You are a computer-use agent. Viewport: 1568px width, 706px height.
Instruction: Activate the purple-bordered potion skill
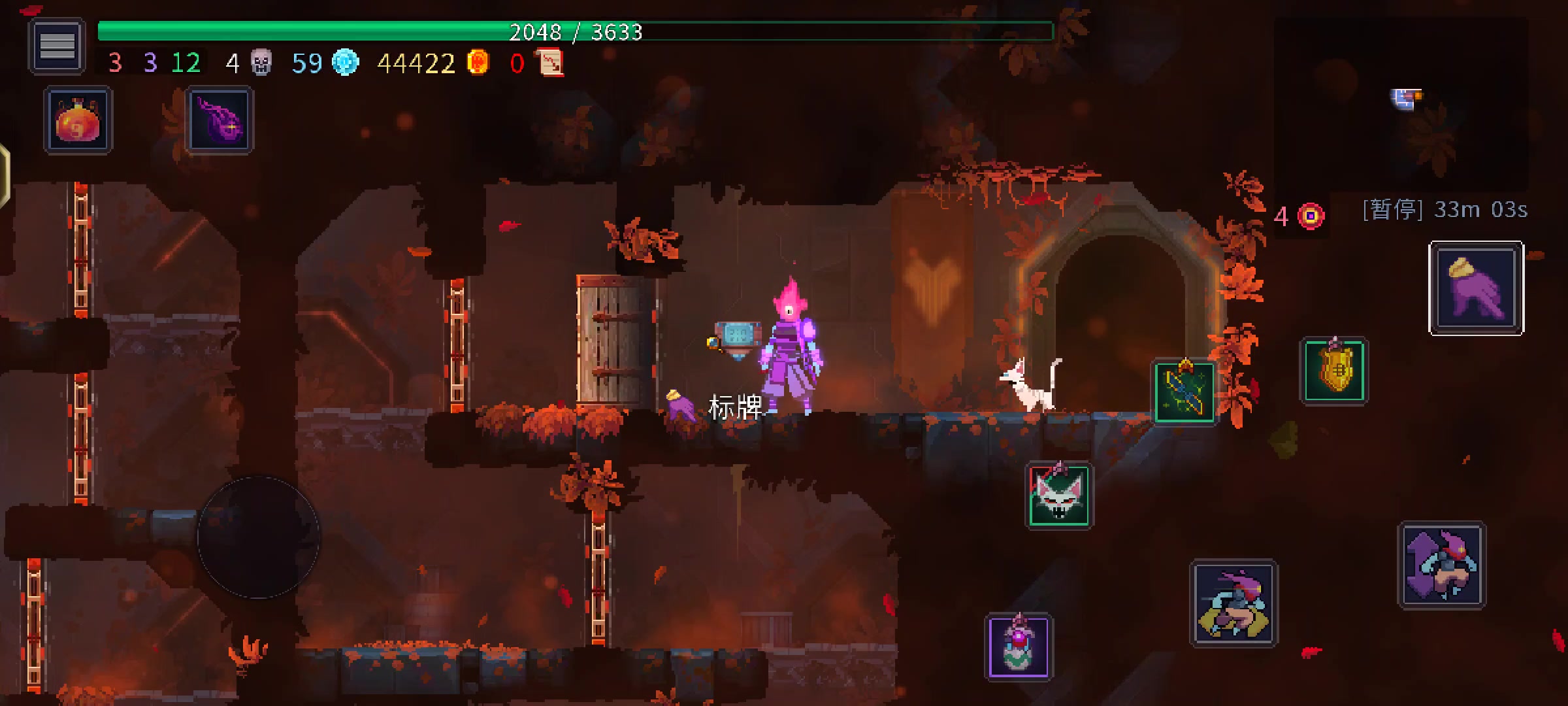[x=1019, y=647]
